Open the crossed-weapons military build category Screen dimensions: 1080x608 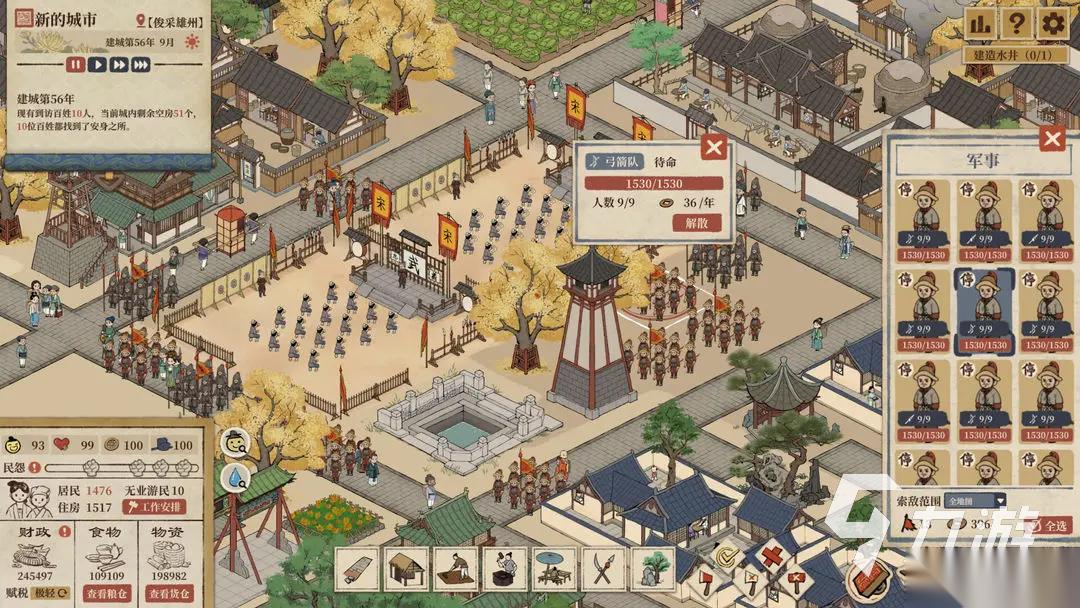coord(603,569)
